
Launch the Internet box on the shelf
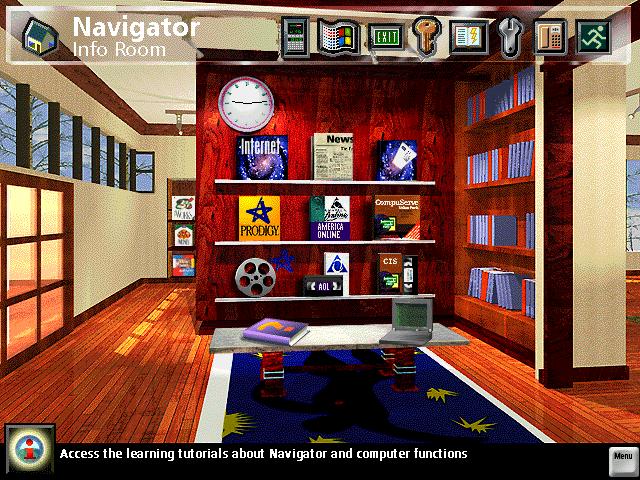(262, 156)
